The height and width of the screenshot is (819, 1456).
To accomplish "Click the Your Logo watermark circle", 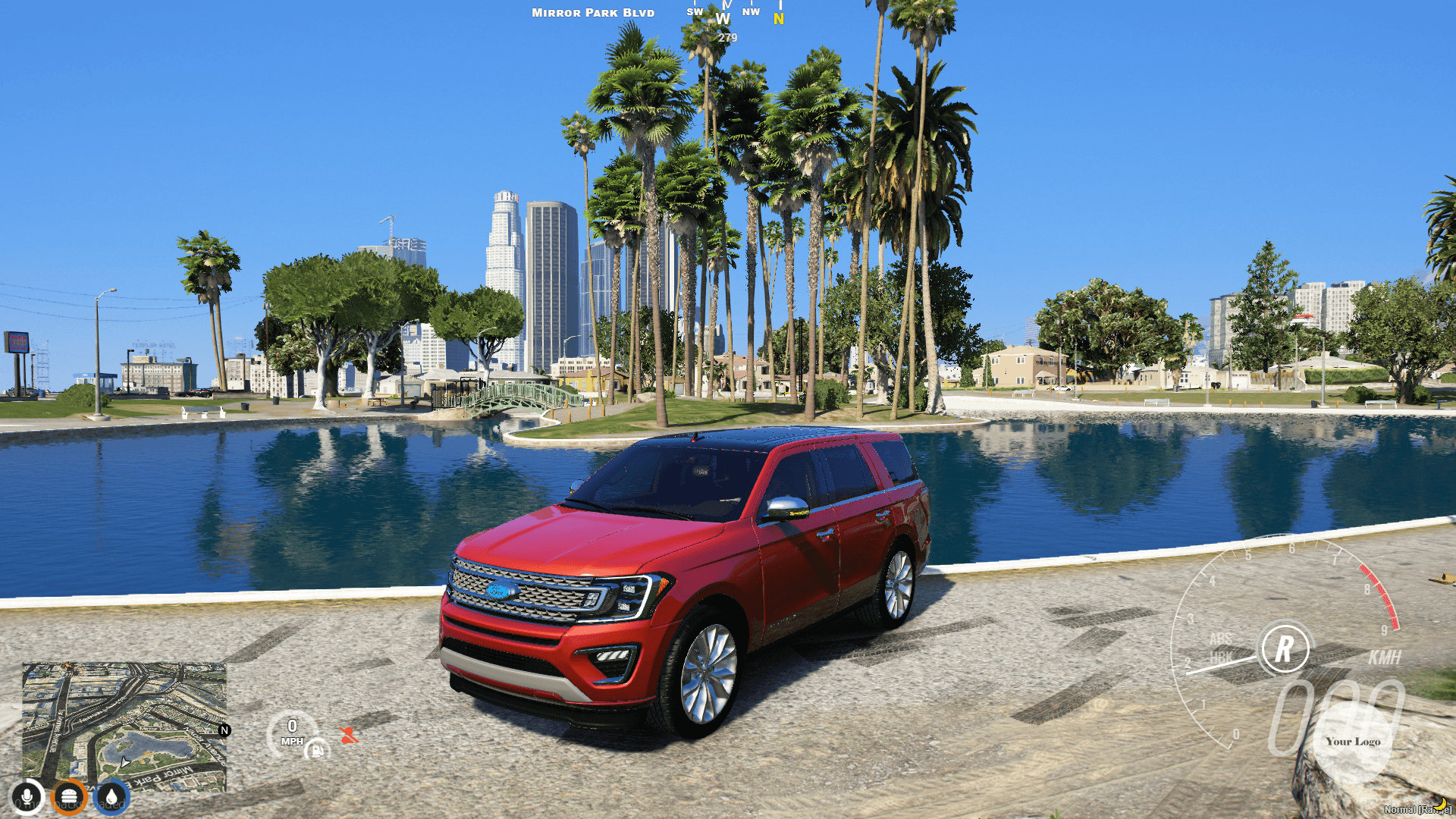I will tap(1353, 742).
